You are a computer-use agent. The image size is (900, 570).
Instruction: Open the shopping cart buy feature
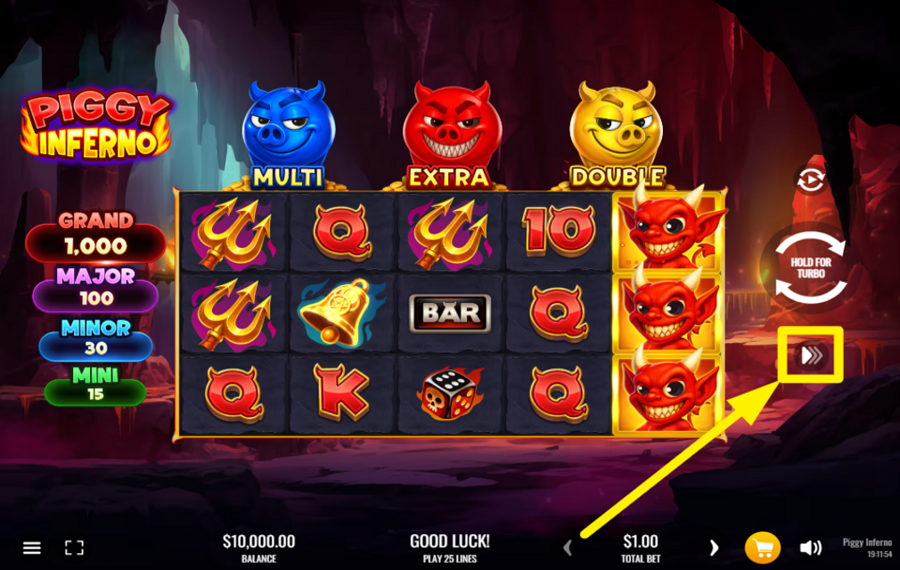click(762, 547)
